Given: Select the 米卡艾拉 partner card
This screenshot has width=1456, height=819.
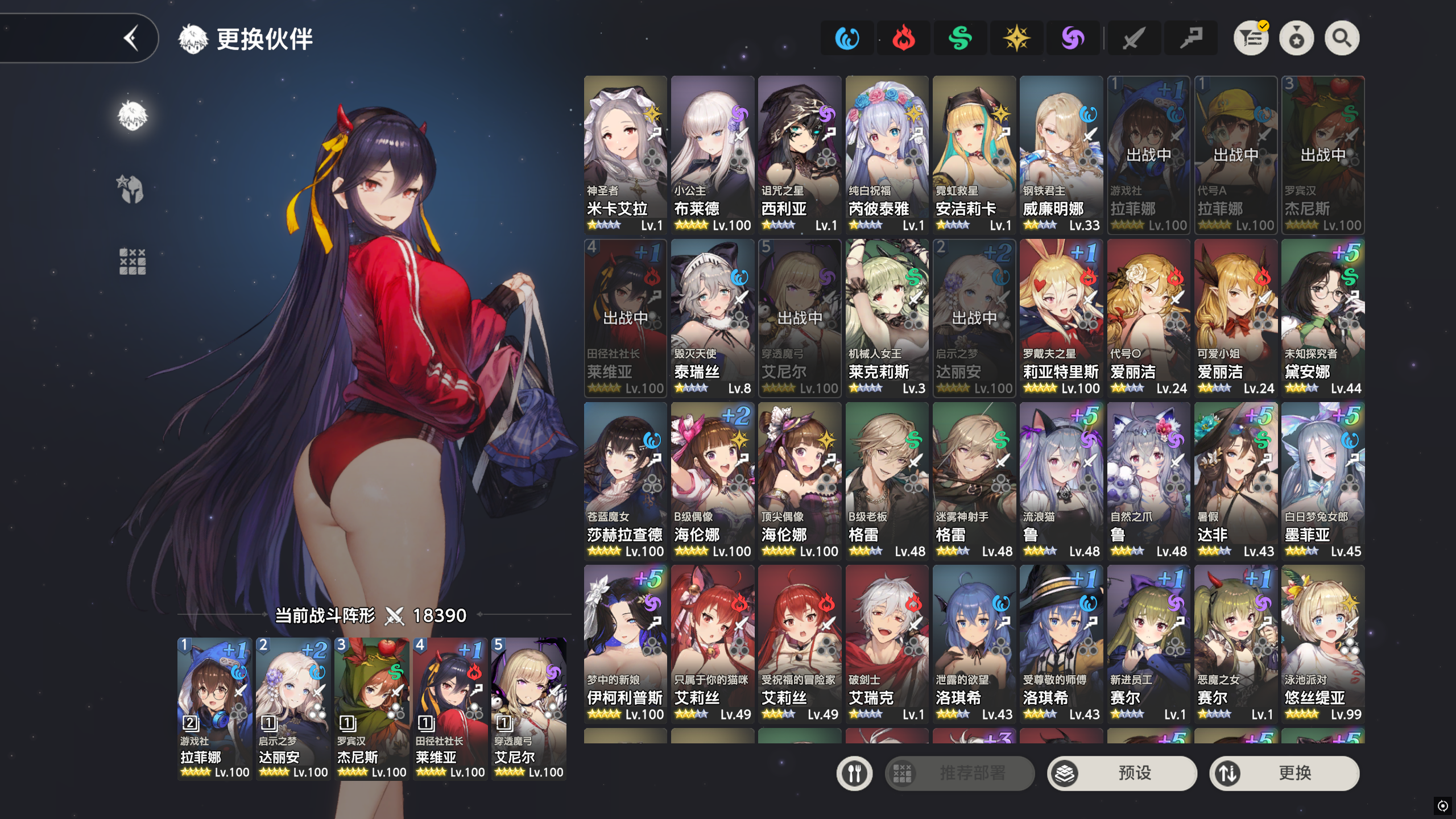Looking at the screenshot, I should 625,155.
